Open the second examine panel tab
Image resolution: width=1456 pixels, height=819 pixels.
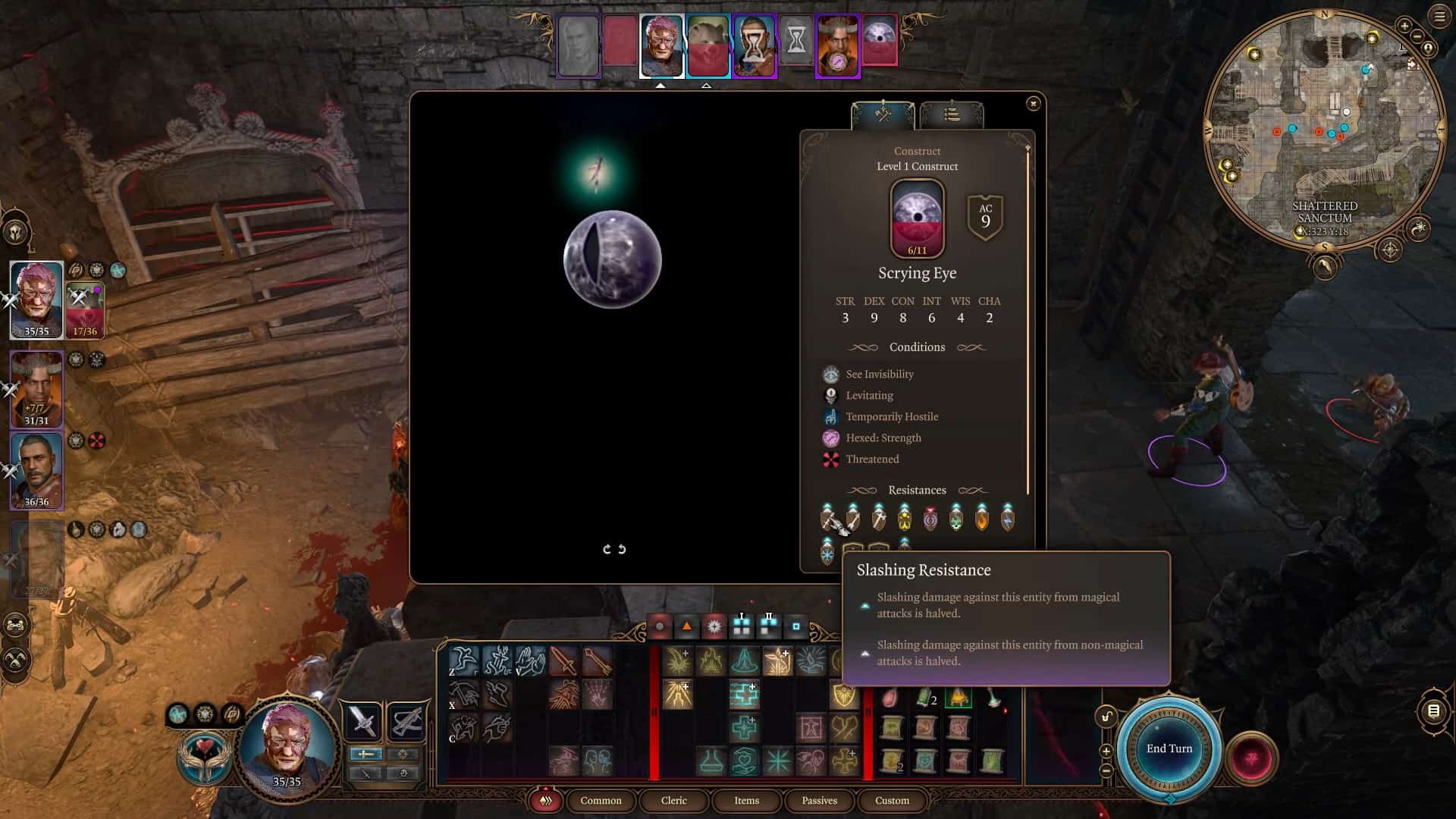click(952, 115)
